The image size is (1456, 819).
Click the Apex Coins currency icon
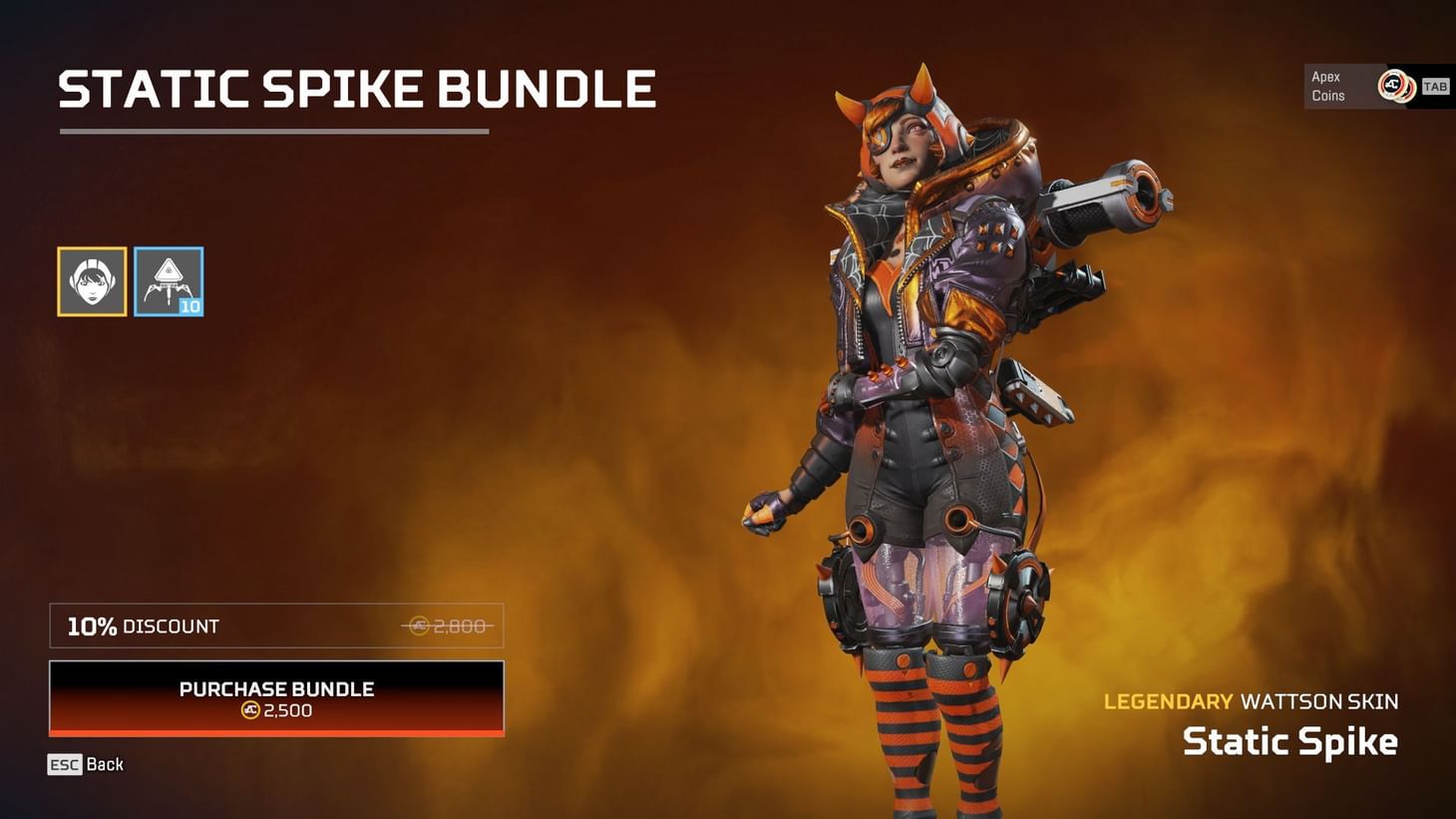(1394, 87)
